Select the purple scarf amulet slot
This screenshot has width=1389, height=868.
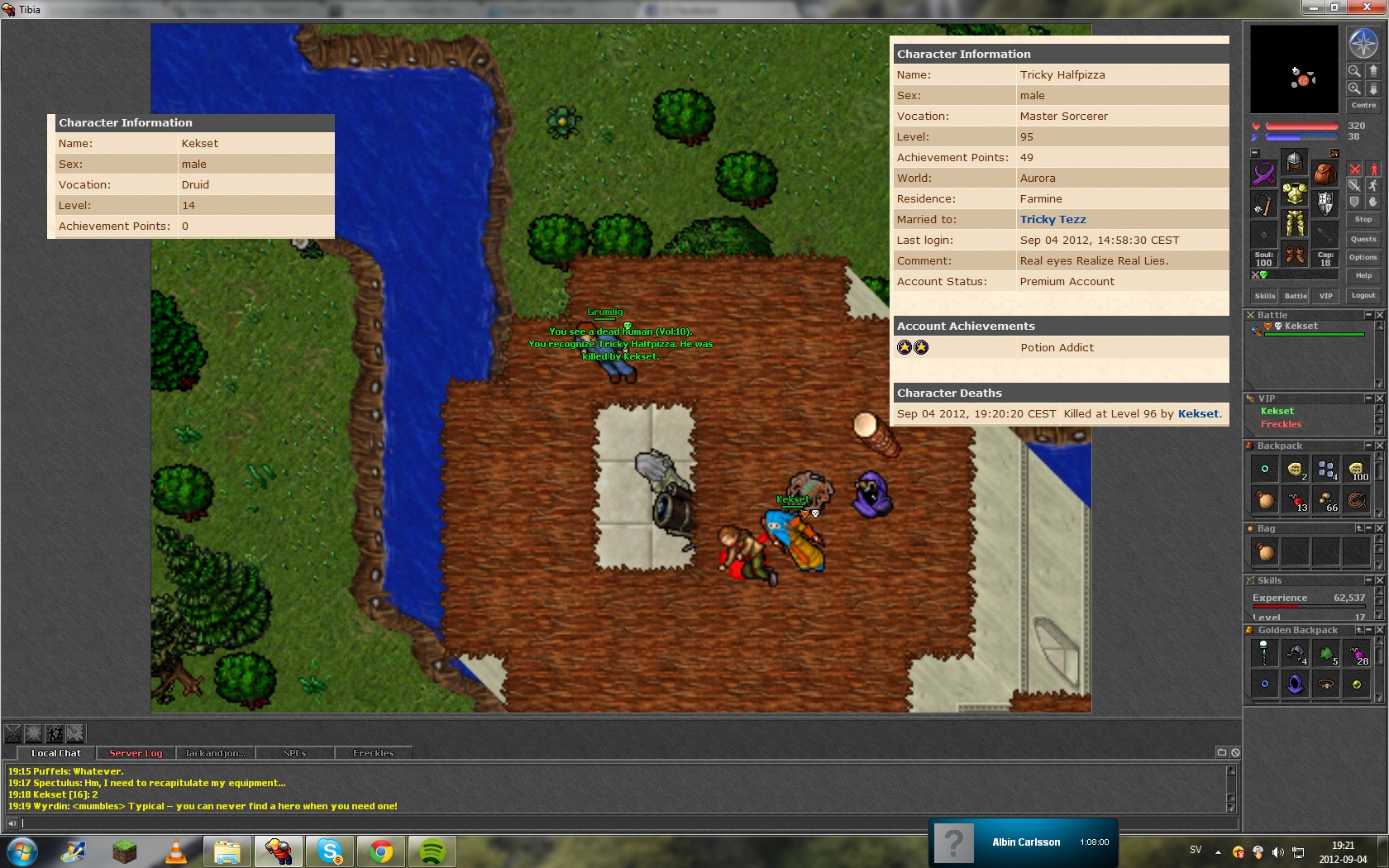pos(1264,174)
